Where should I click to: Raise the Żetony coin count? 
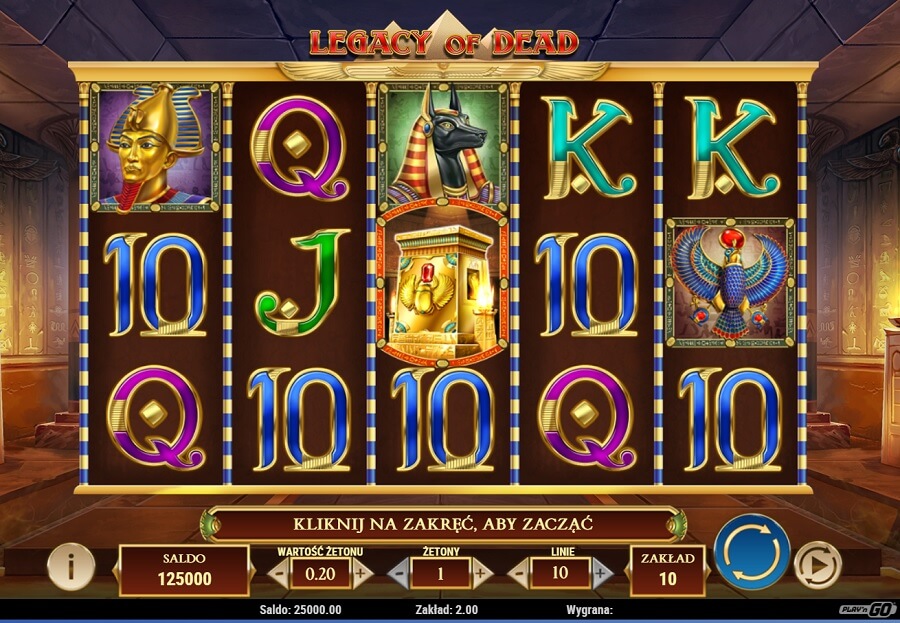[482, 573]
